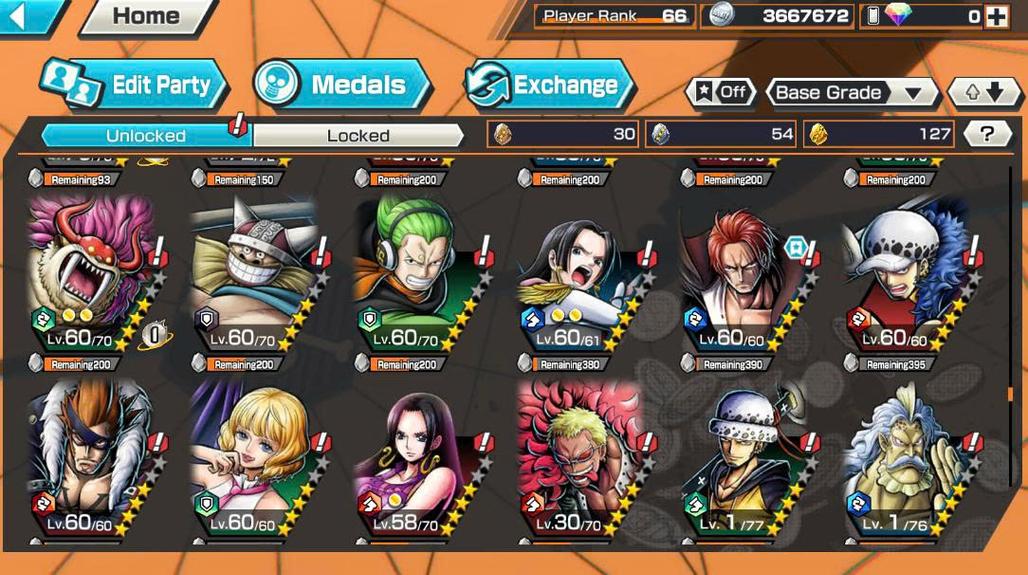This screenshot has height=575, width=1028.
Task: Open the Medals screen
Action: point(342,85)
